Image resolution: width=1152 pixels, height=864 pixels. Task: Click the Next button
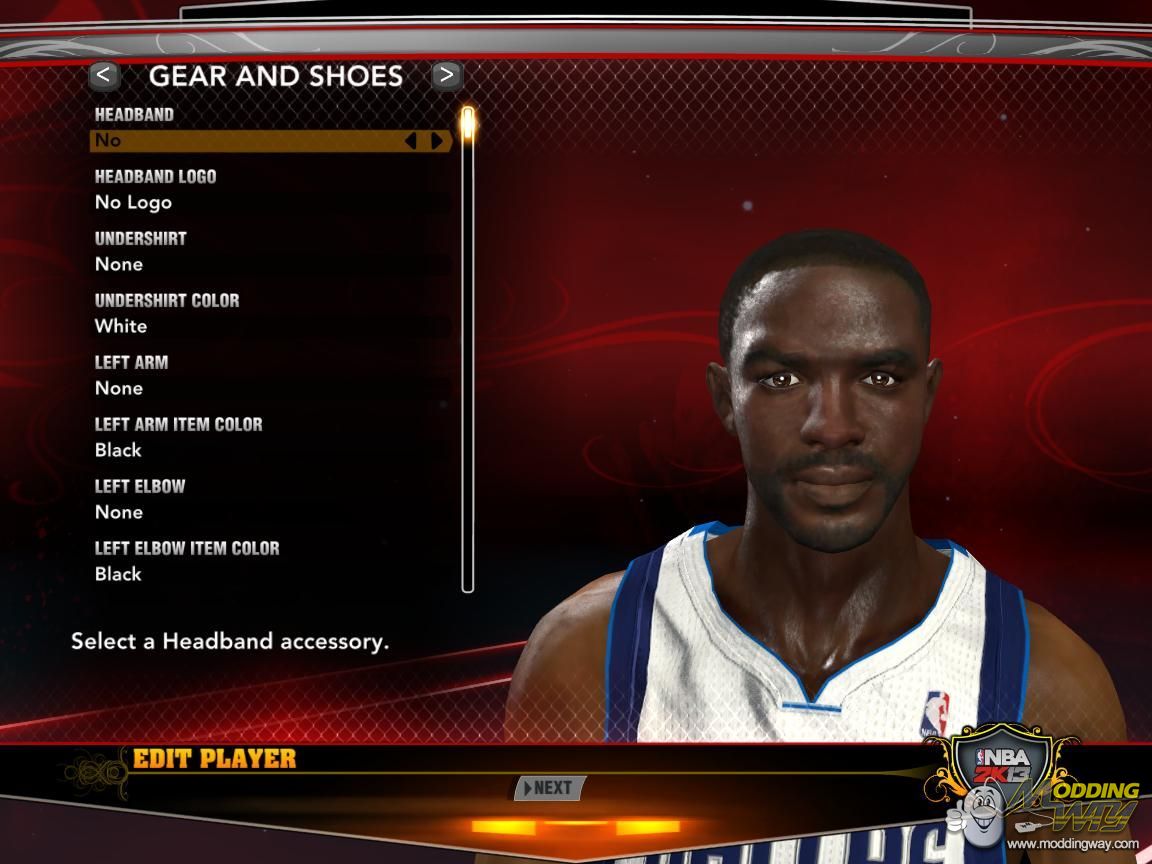click(548, 788)
